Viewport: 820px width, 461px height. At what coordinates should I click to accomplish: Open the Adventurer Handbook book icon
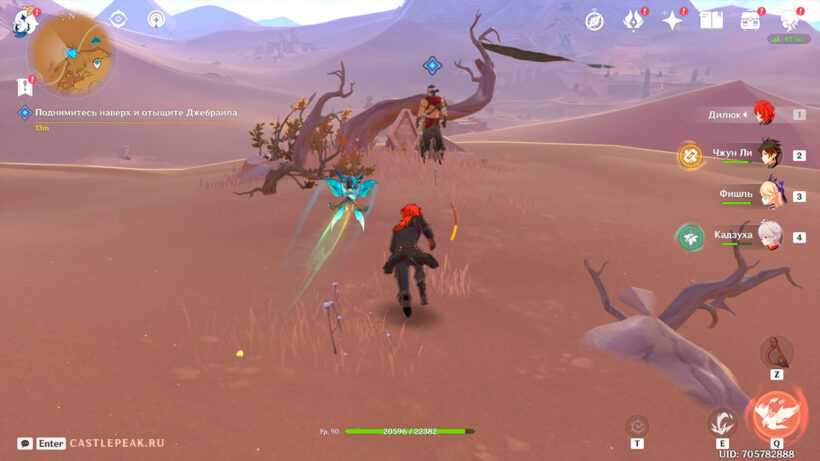pos(711,21)
